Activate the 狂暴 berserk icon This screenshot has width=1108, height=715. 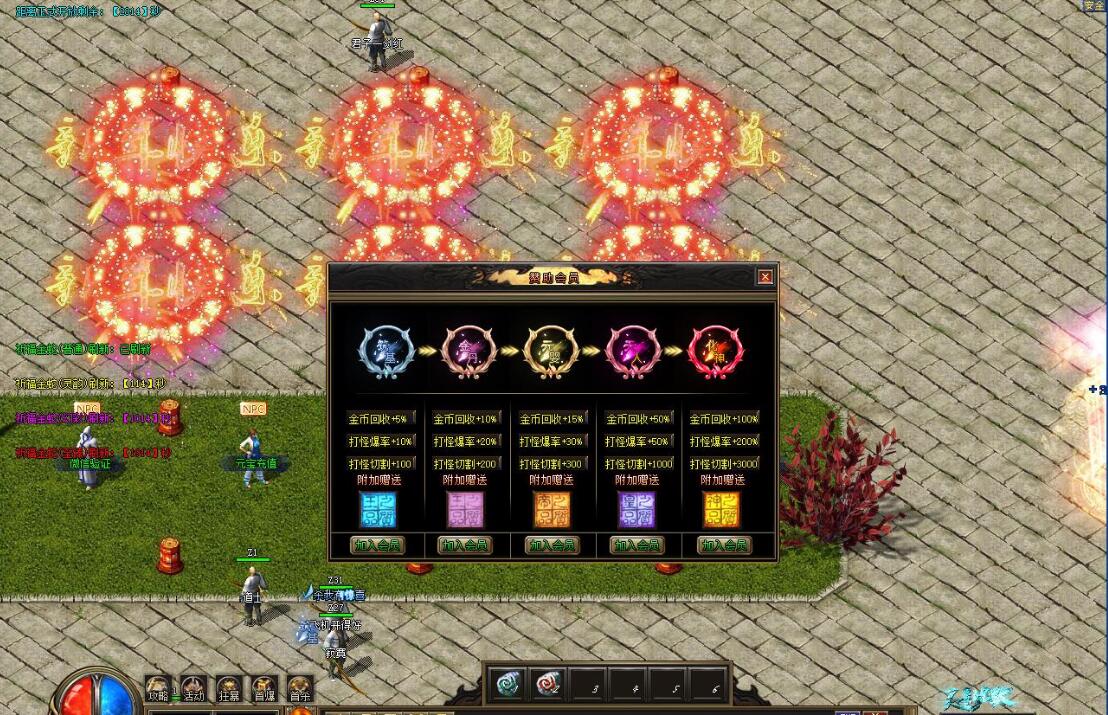pyautogui.click(x=230, y=688)
